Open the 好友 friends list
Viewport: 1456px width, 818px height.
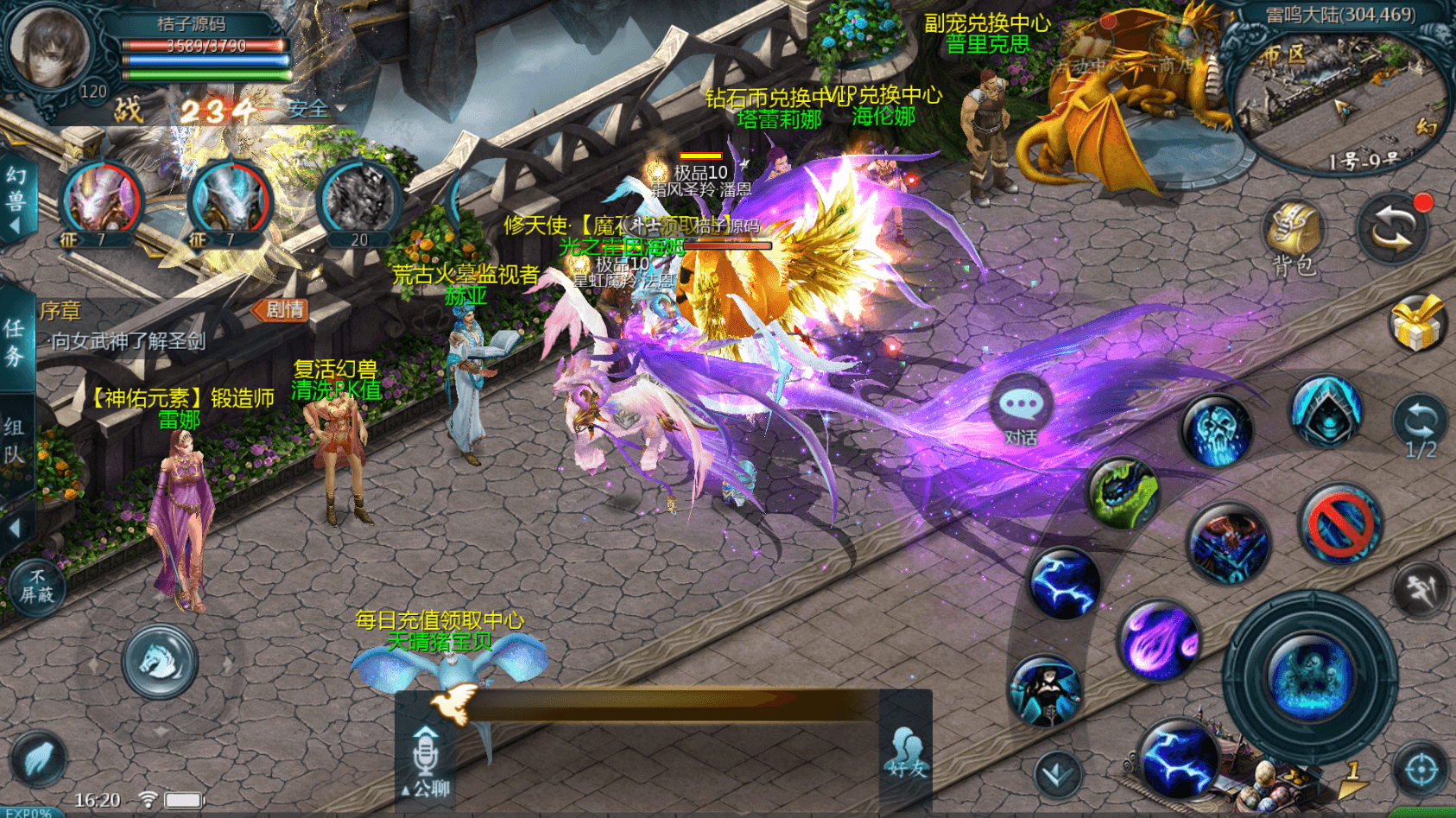[x=905, y=753]
